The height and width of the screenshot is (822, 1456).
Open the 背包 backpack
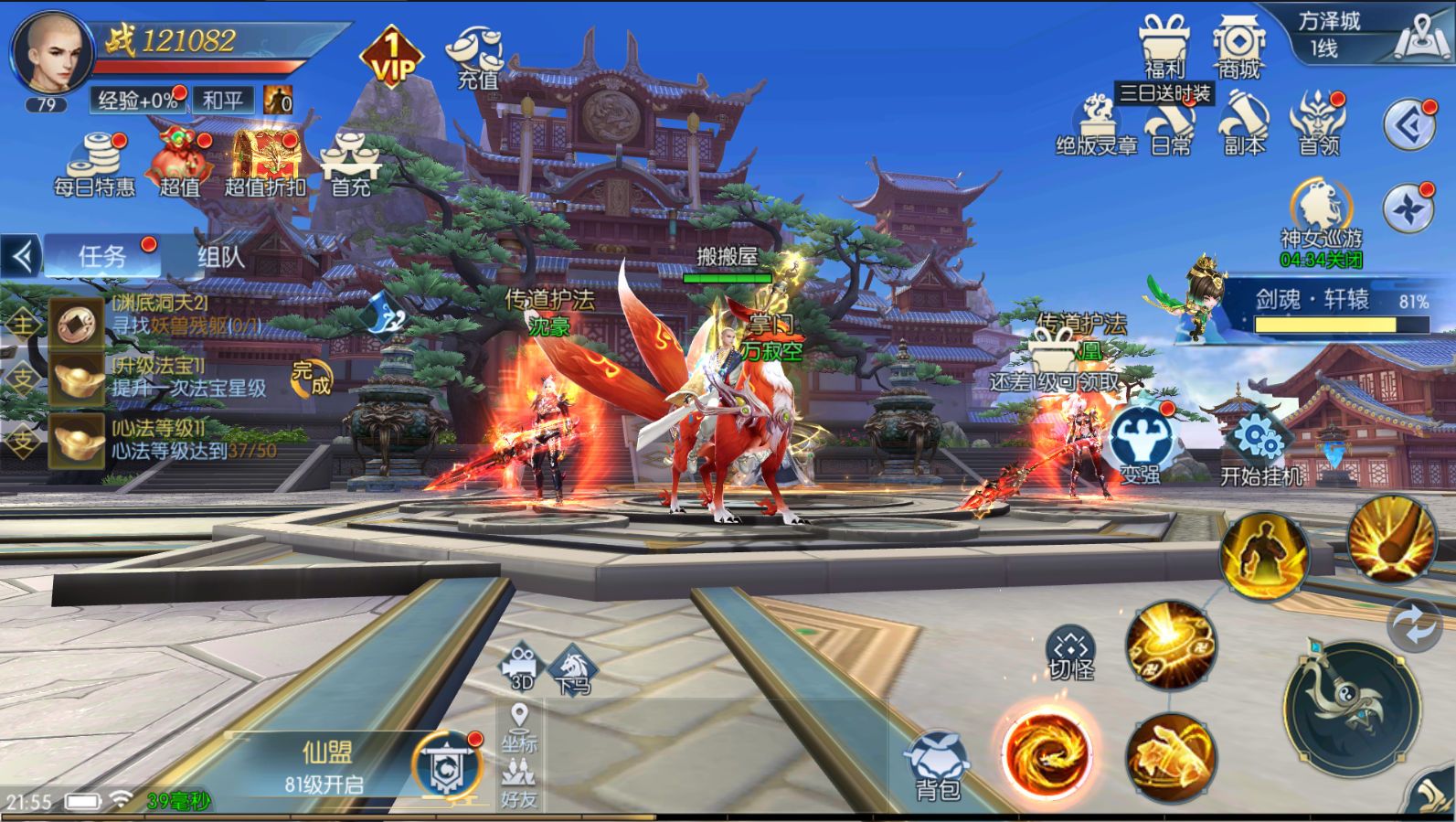pyautogui.click(x=937, y=765)
